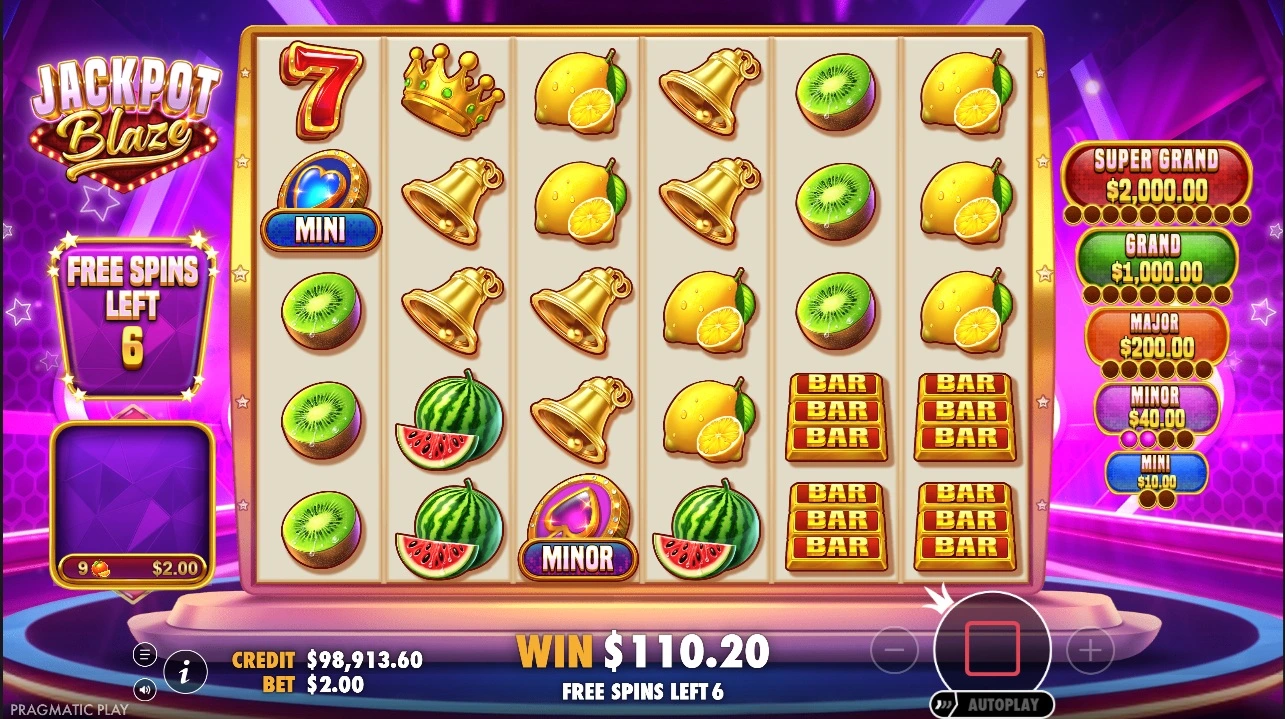The width and height of the screenshot is (1285, 719).
Task: Open the Autoplay options
Action: pyautogui.click(x=992, y=704)
